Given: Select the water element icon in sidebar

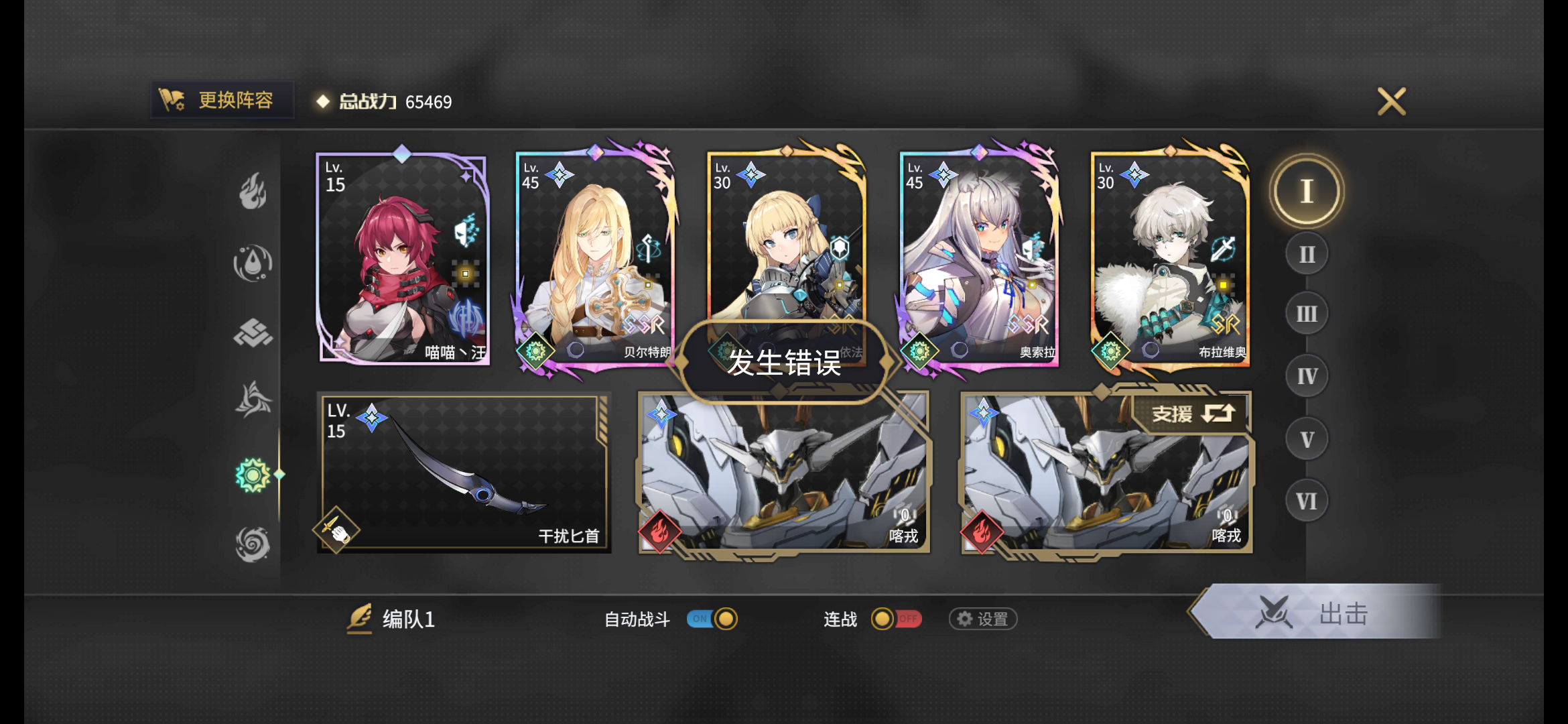Looking at the screenshot, I should pyautogui.click(x=252, y=263).
